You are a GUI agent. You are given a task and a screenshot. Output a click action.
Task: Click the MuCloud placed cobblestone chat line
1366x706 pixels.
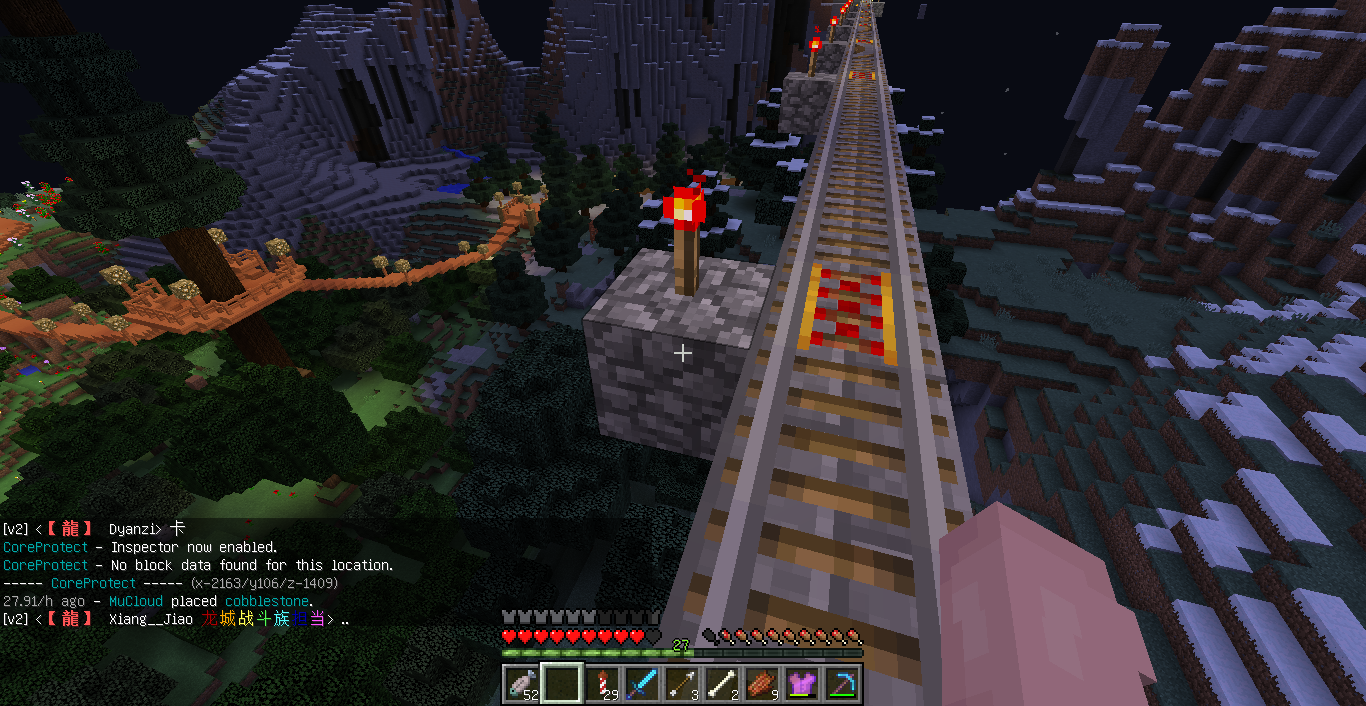coord(158,601)
